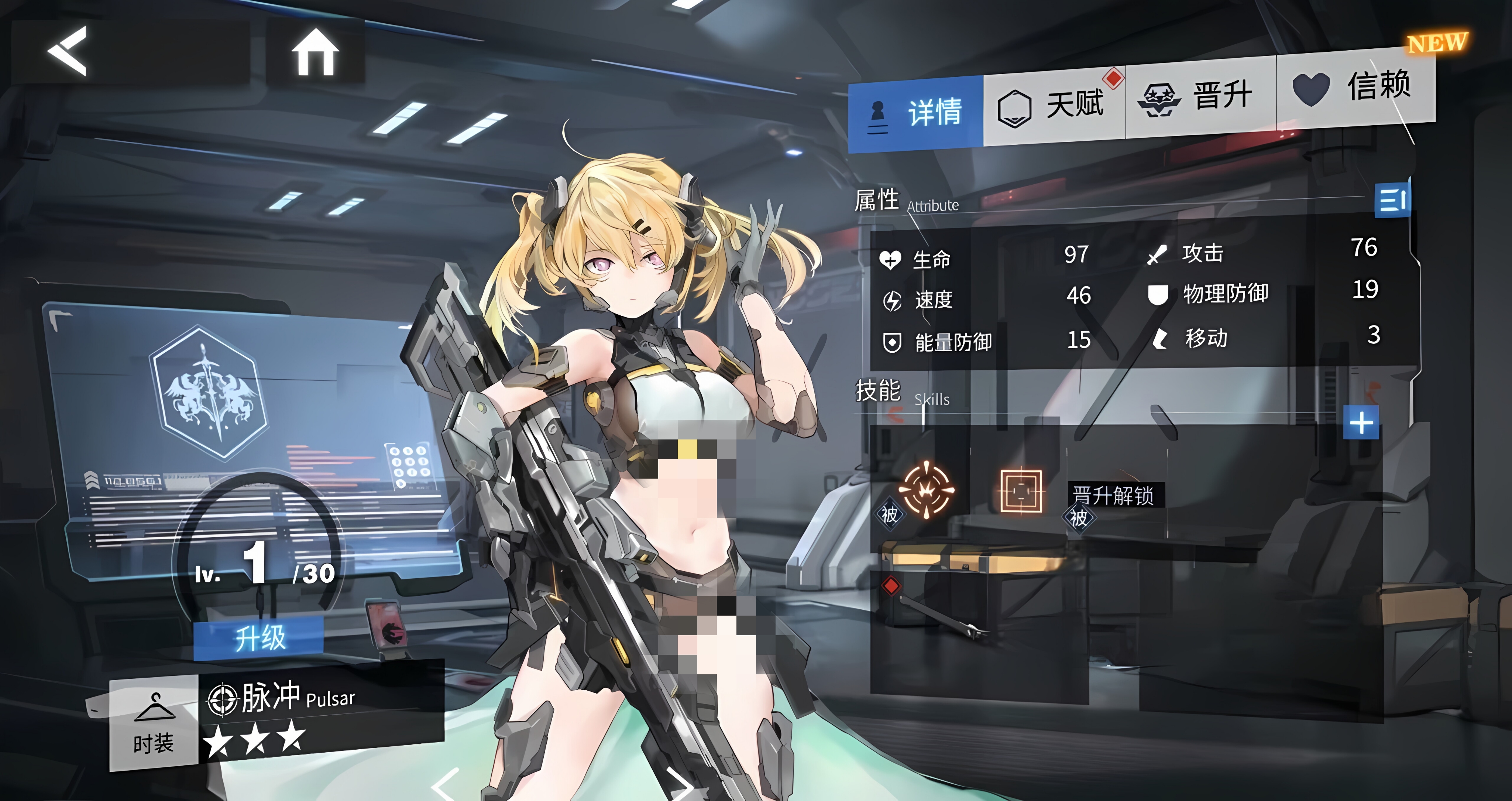The image size is (1512, 801).
Task: Expand the attribute details list
Action: pos(1392,200)
